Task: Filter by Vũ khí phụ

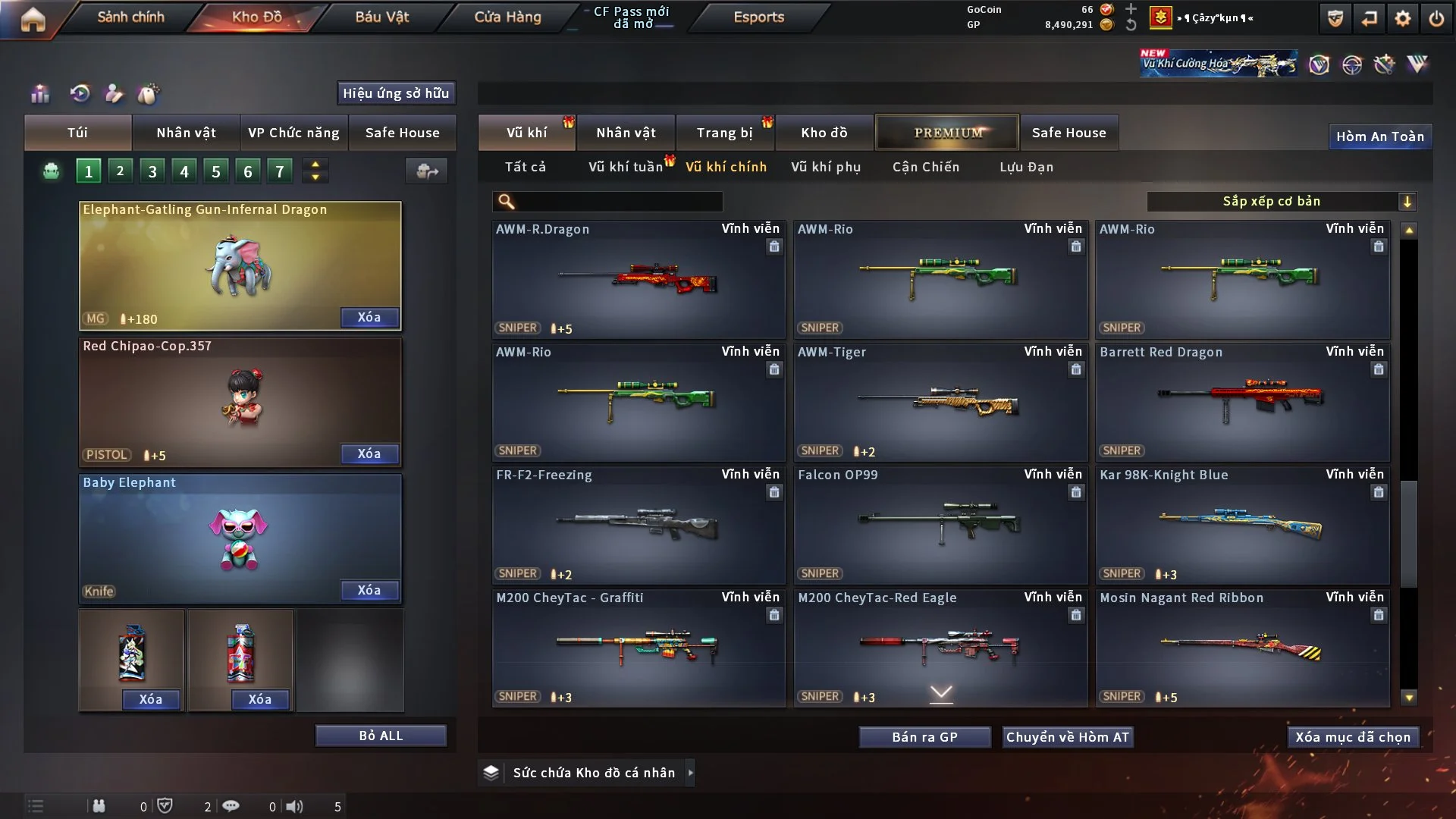Action: coord(826,167)
